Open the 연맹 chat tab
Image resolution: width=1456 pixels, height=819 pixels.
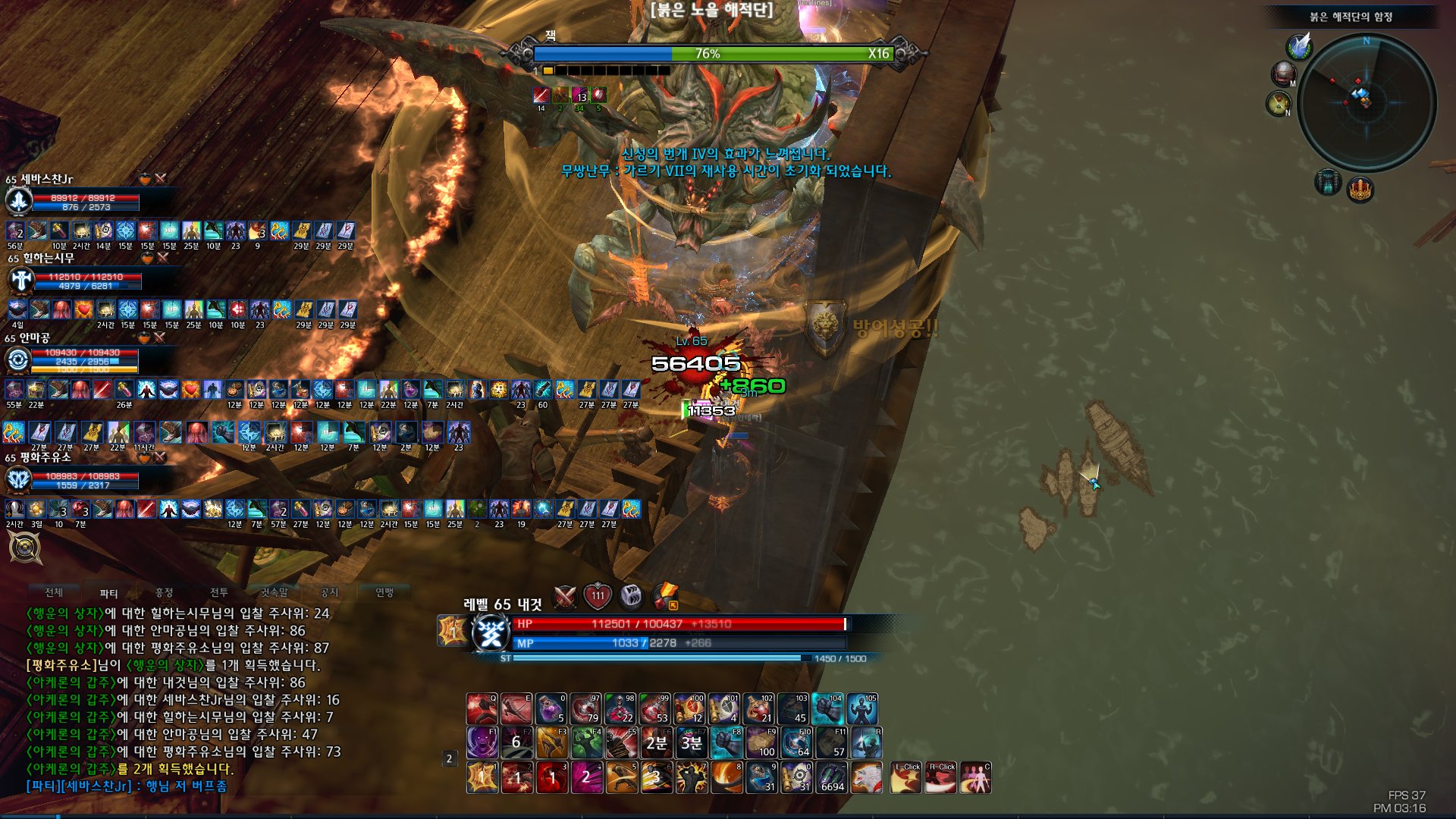coord(384,592)
